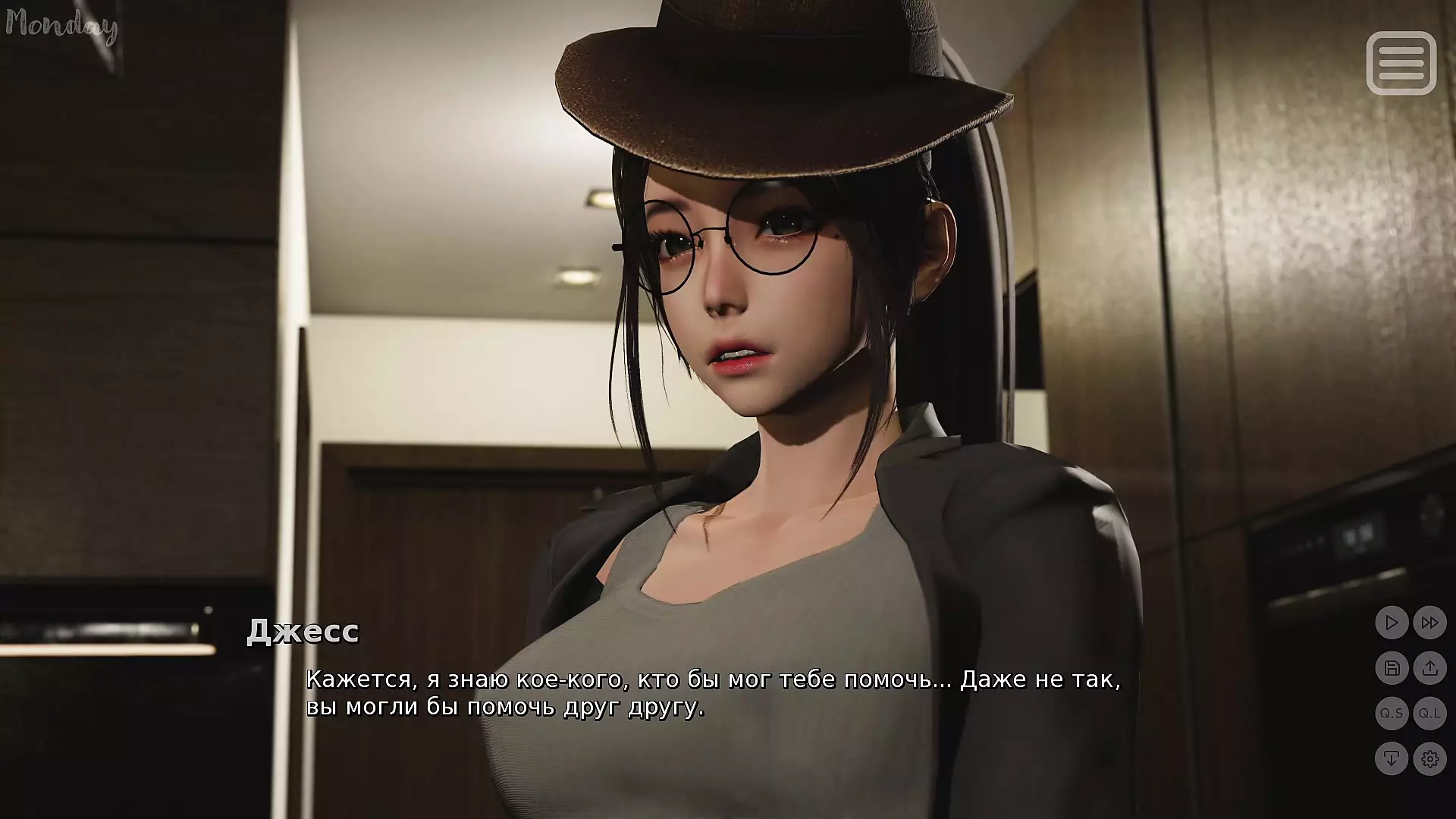
Task: Activate the fast-forward skip button
Action: pyautogui.click(x=1430, y=623)
